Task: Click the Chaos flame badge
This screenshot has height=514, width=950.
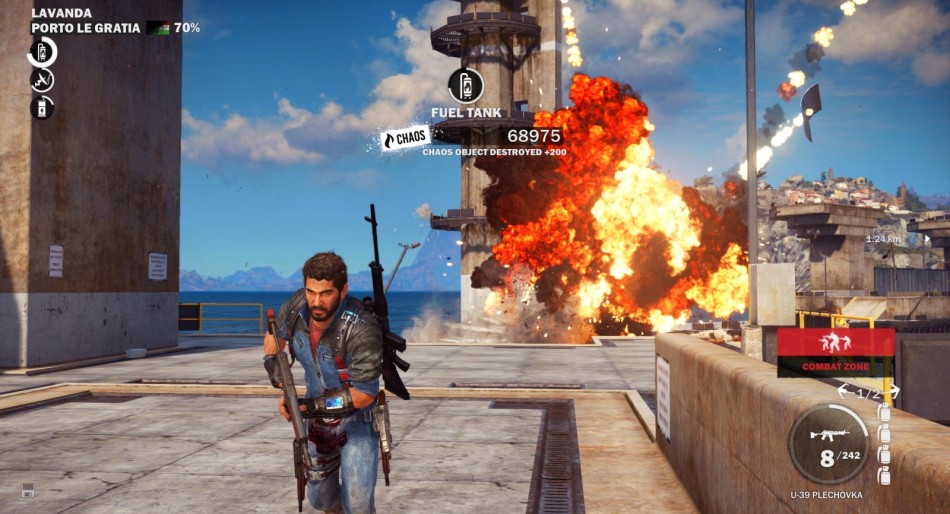Action: click(405, 138)
